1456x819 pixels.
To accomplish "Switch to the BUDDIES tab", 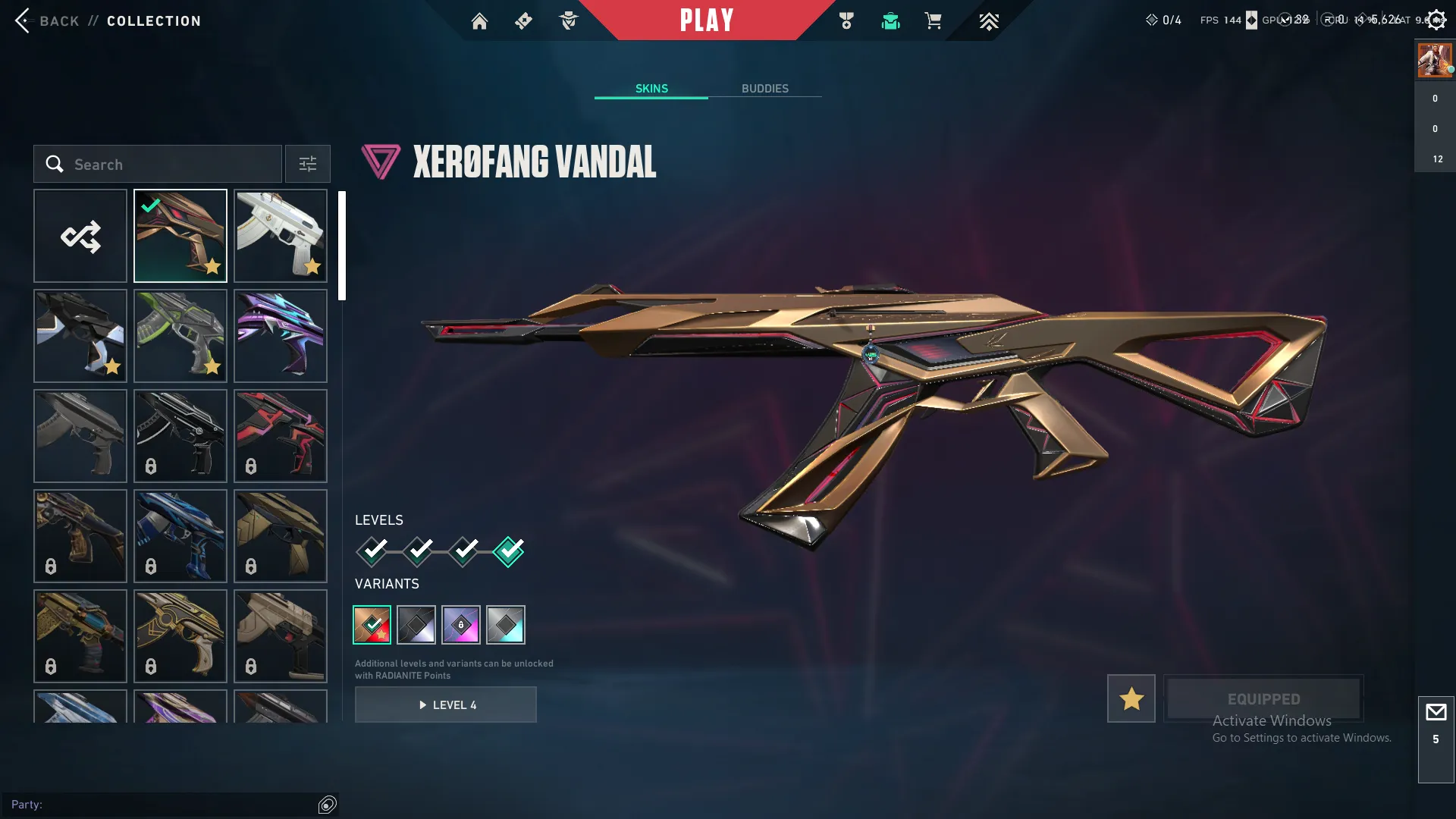I will click(765, 88).
